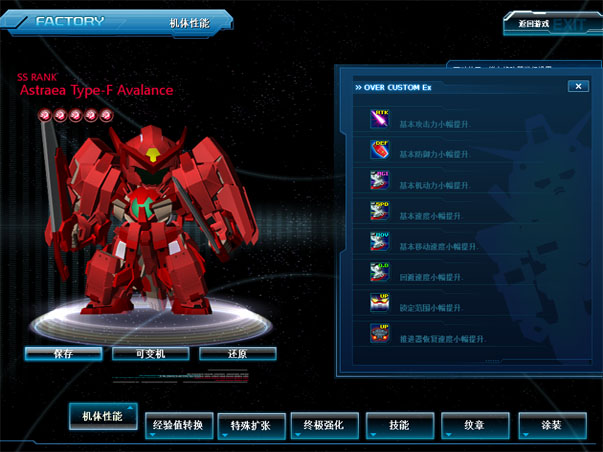Switch to the 技能 skills tab

pyautogui.click(x=399, y=425)
